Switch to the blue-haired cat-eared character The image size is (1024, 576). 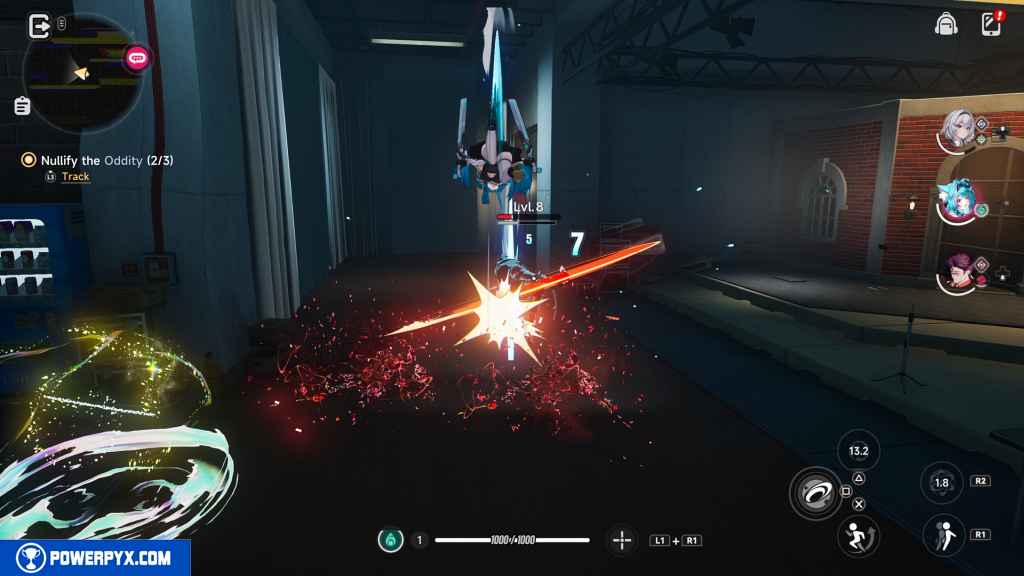[x=958, y=203]
